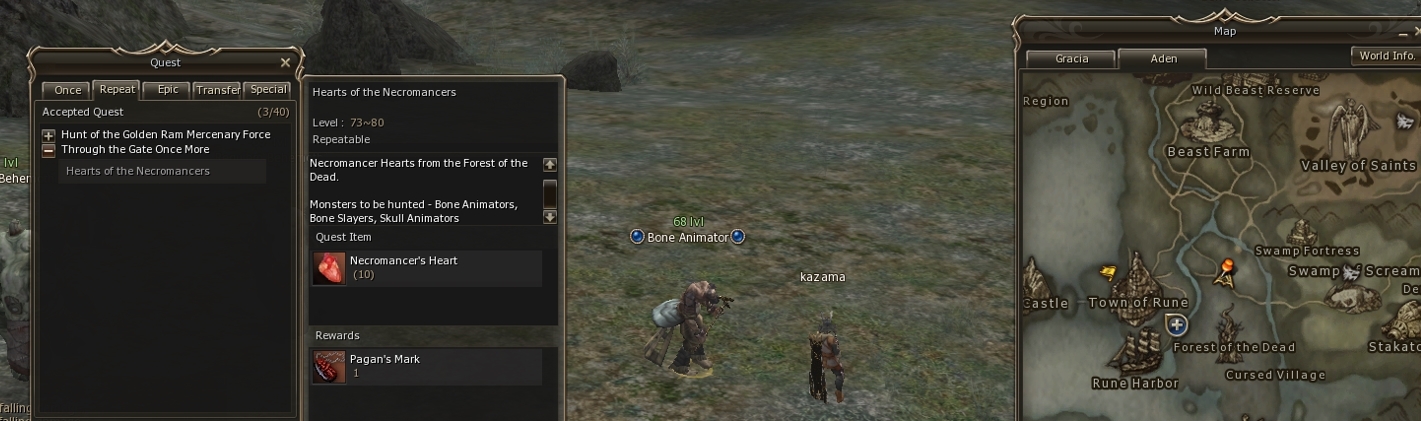Click the quest description scroll-up arrow

click(549, 164)
